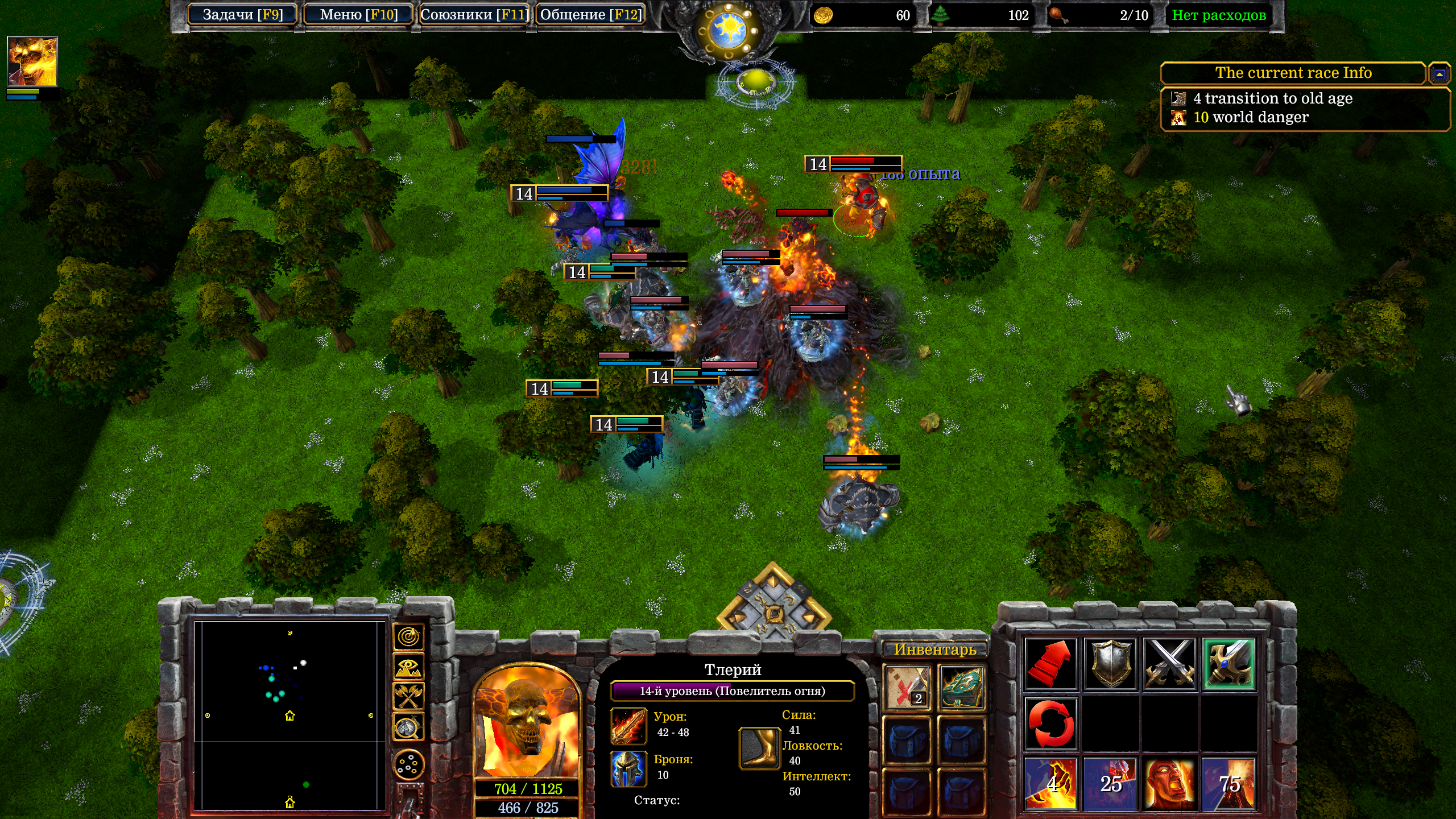Open the Союзники allies panel
This screenshot has width=1456, height=819.
(x=474, y=15)
